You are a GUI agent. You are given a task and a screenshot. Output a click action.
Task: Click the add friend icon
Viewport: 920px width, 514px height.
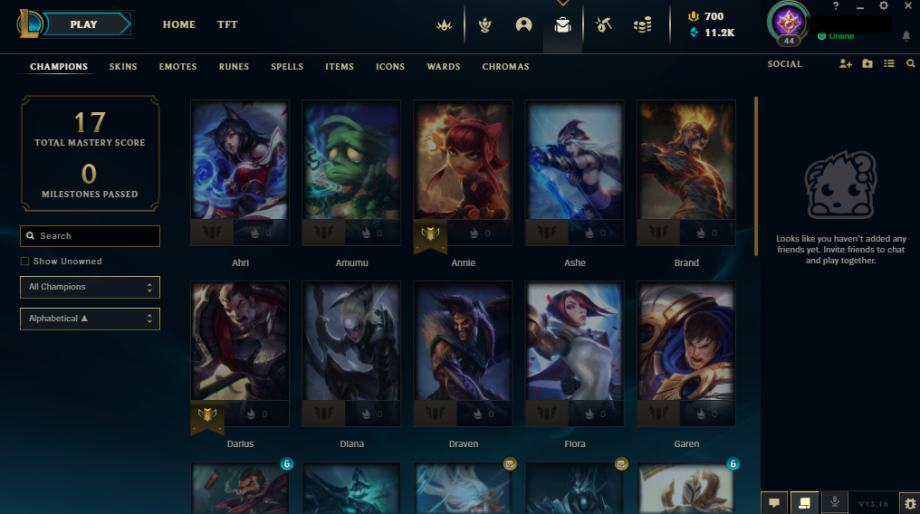click(x=846, y=64)
